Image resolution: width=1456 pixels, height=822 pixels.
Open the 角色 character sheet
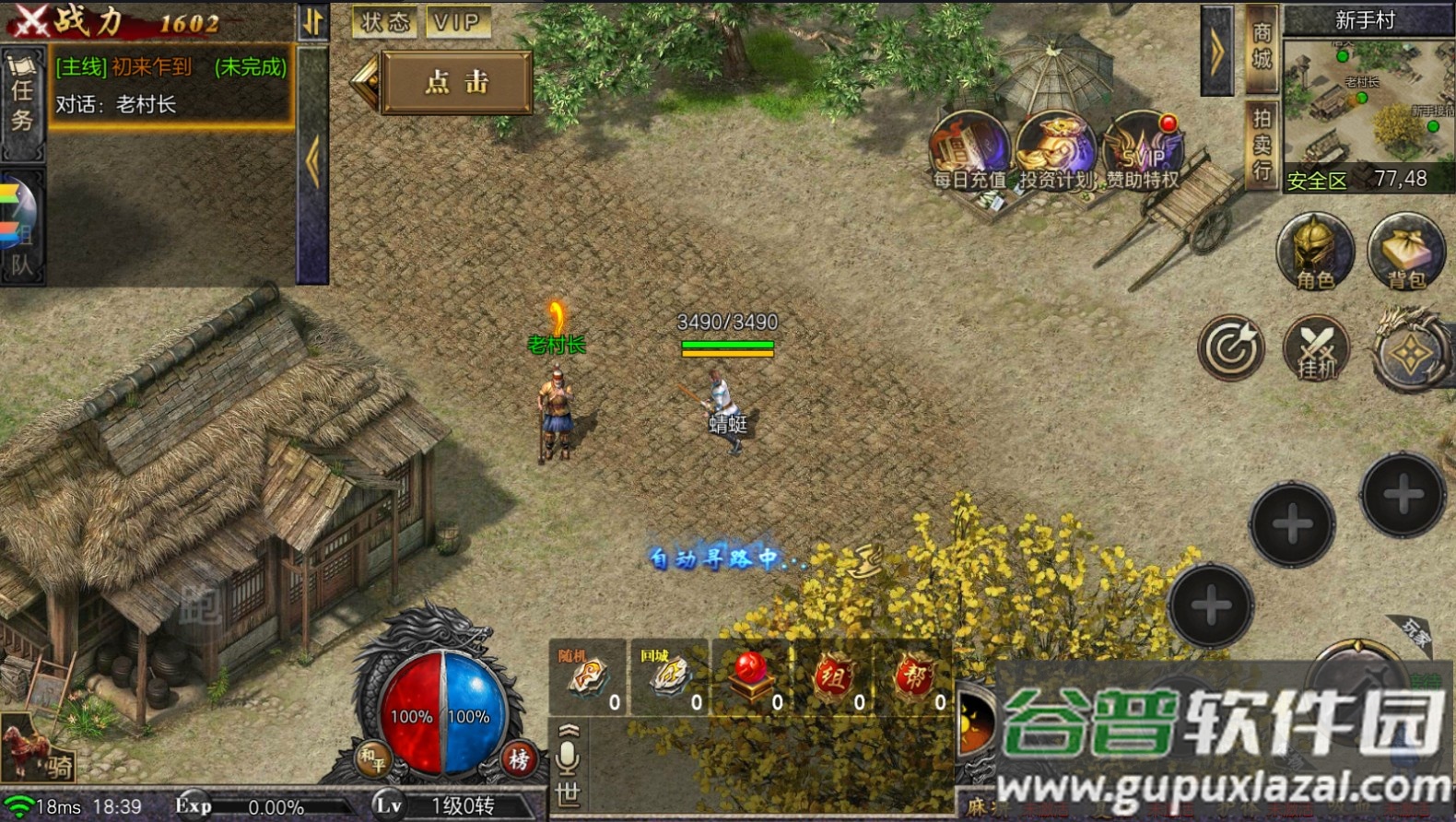(1315, 252)
